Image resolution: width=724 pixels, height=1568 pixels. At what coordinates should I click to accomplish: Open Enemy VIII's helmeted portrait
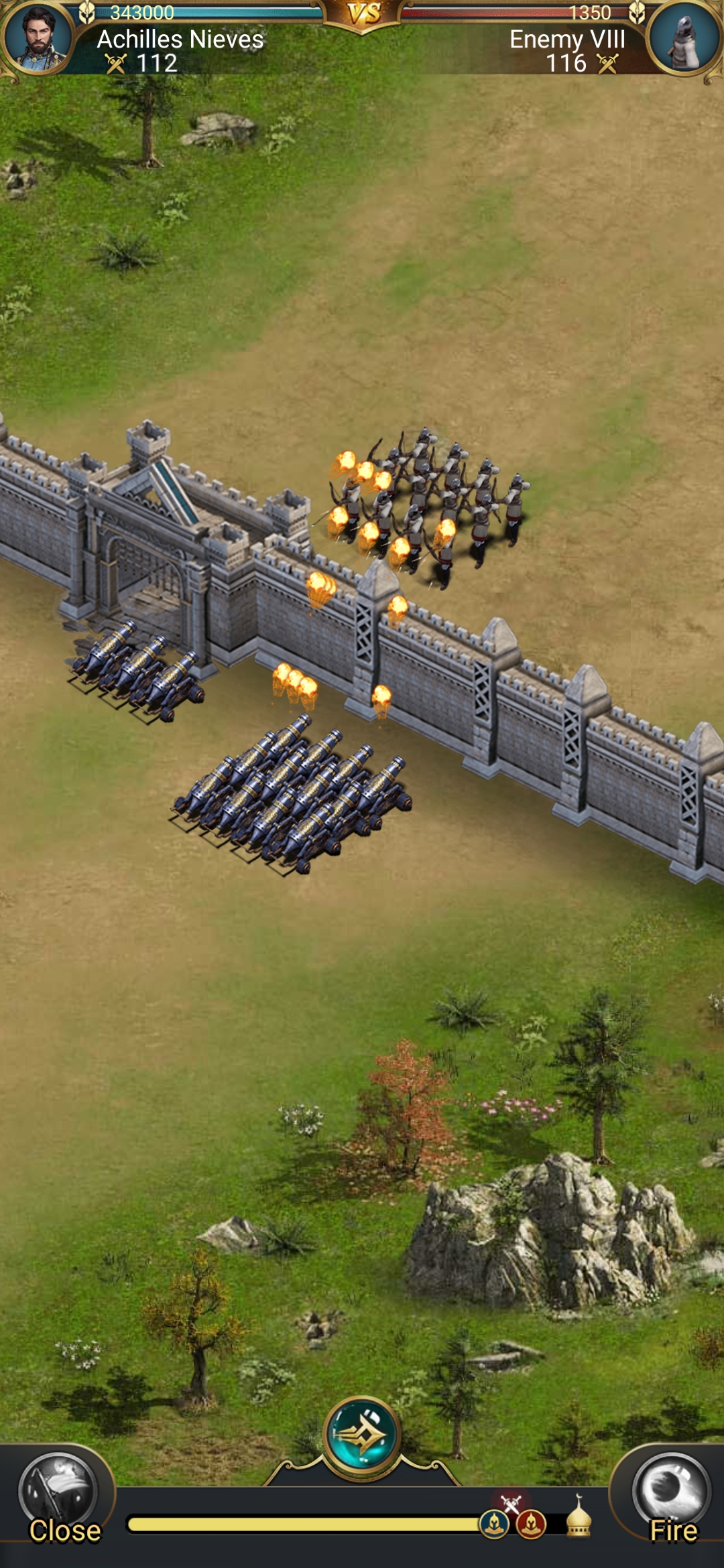684,38
